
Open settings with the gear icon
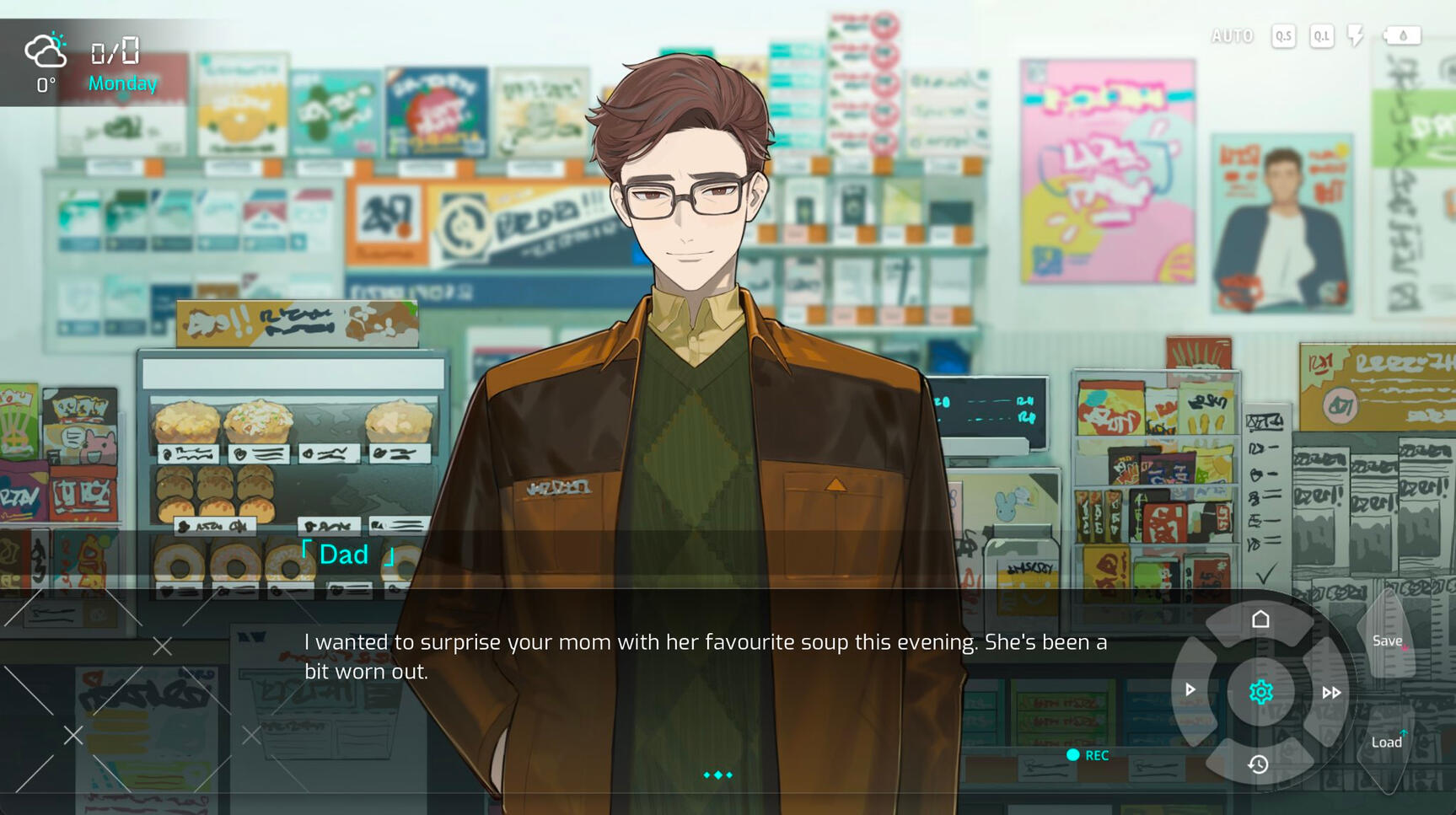tap(1260, 692)
